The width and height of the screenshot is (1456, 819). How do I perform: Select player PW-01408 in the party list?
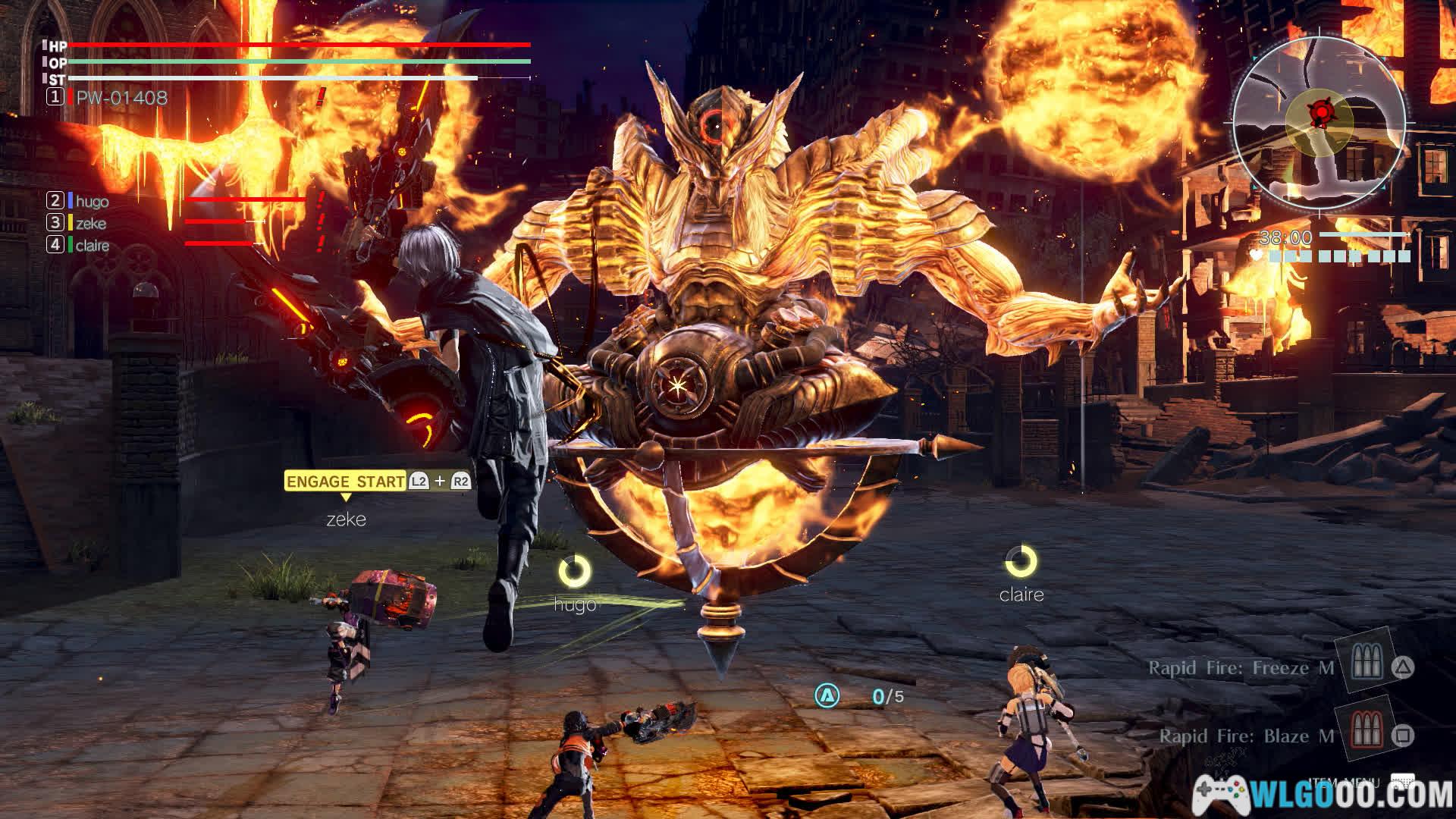(x=121, y=98)
